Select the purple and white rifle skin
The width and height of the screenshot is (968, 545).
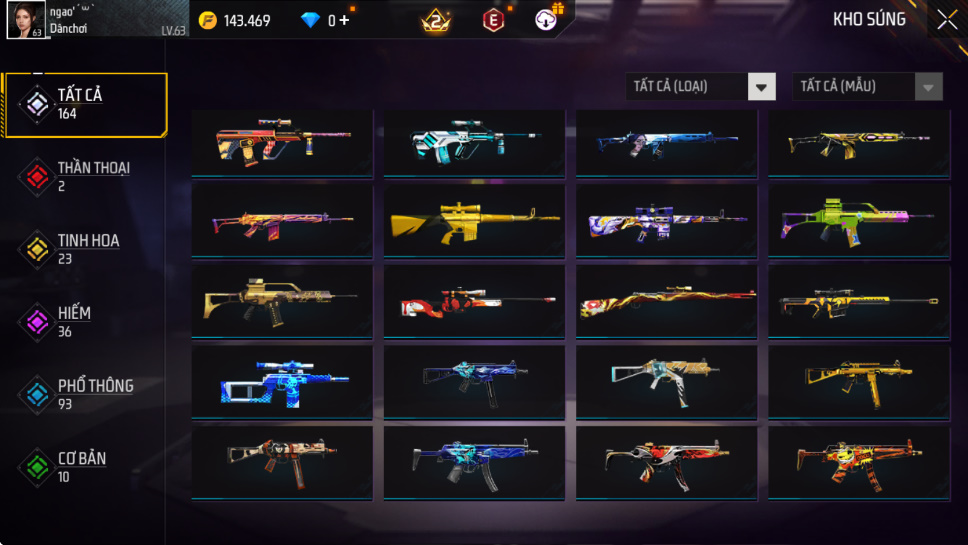pyautogui.click(x=666, y=219)
